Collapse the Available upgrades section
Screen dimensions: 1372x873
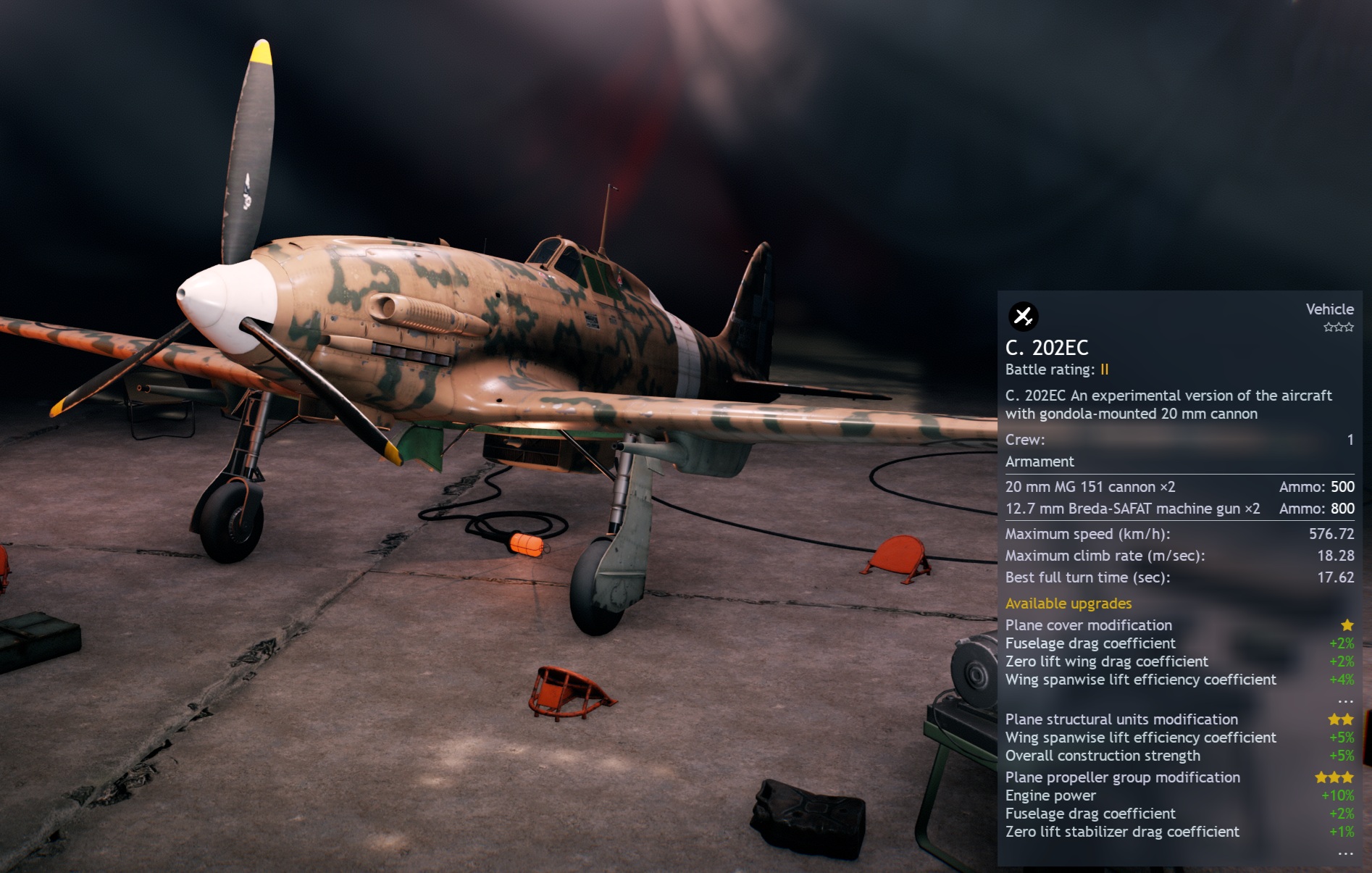[1068, 603]
